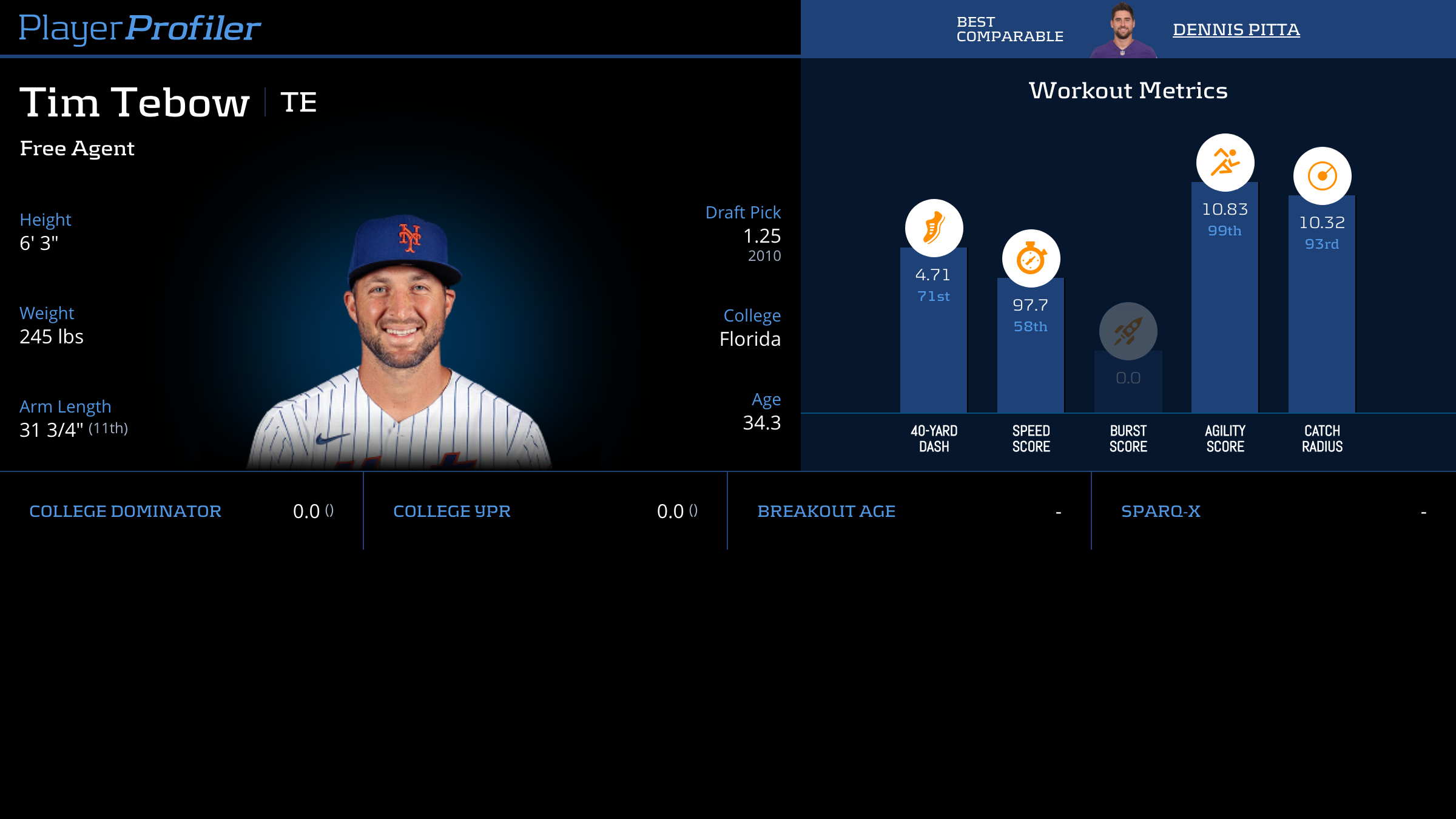The height and width of the screenshot is (819, 1456).
Task: Choose the greyed-out Burst Score rocket icon
Action: [1128, 331]
